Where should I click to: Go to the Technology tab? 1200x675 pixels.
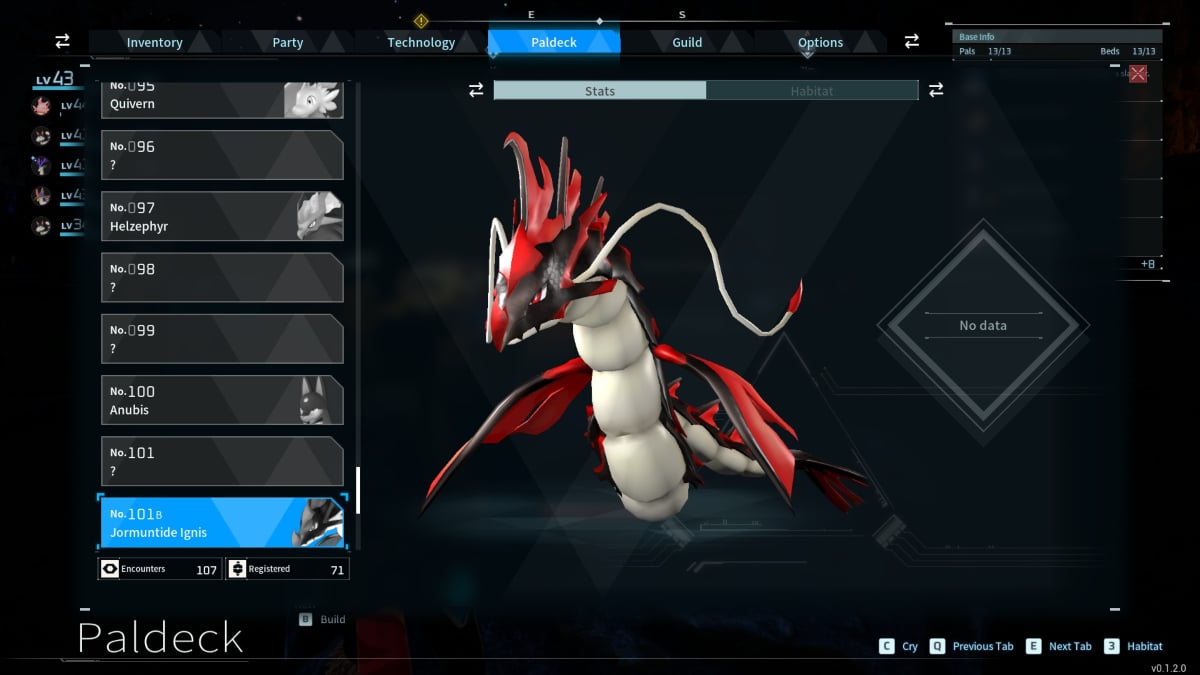[x=421, y=42]
